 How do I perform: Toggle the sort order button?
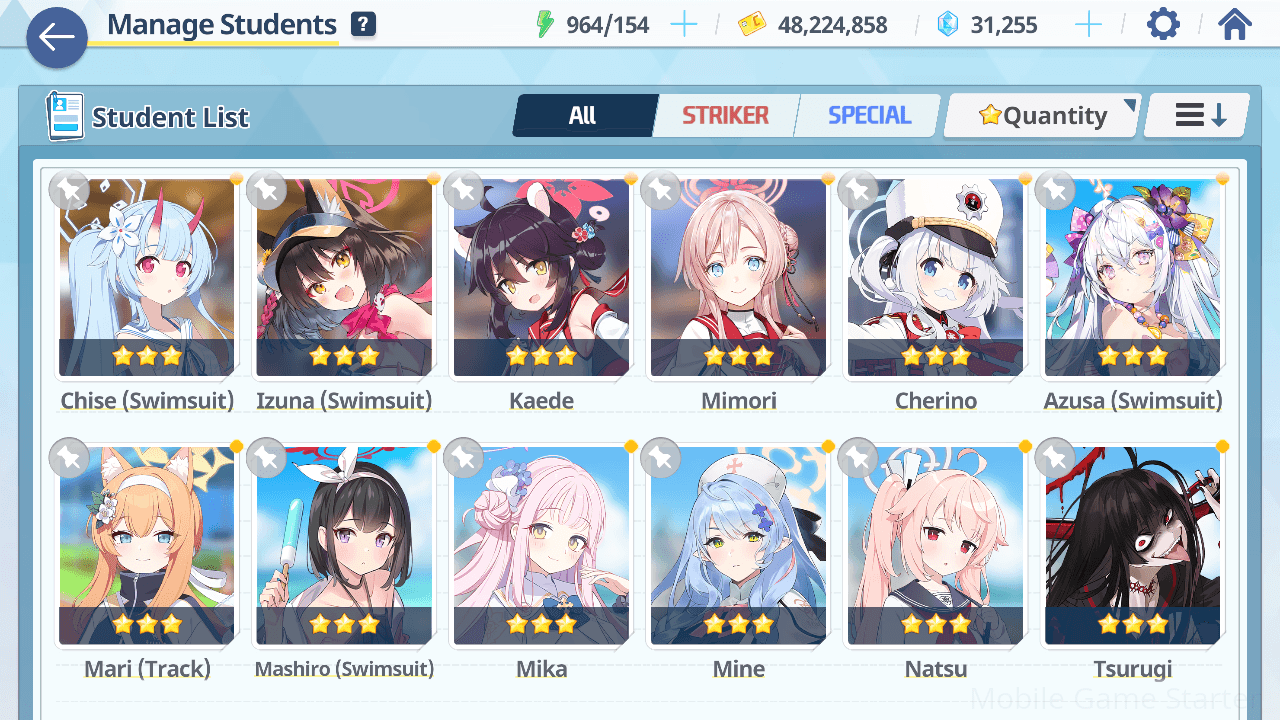[x=1199, y=116]
